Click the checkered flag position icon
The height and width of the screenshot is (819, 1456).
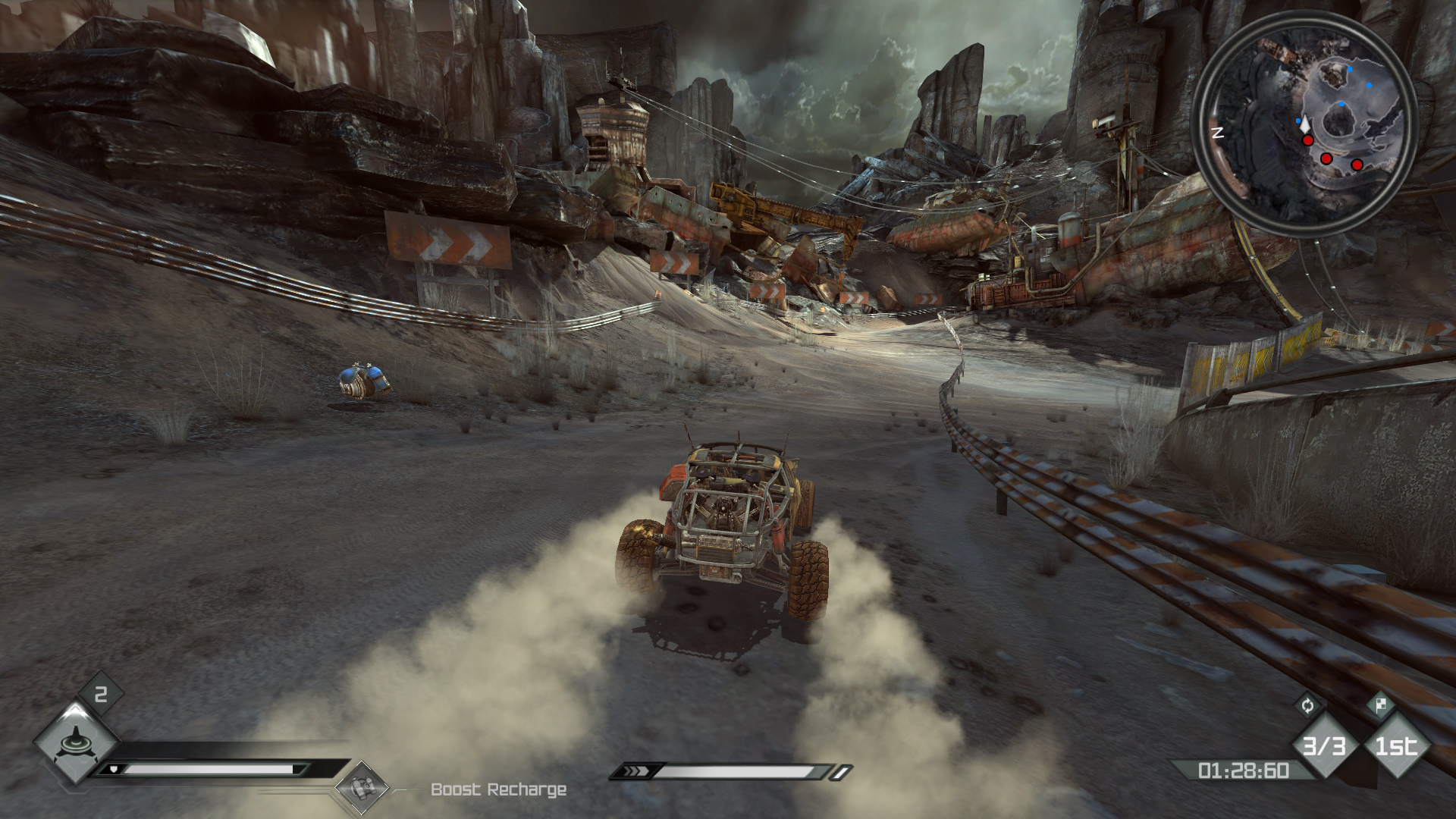[1380, 706]
